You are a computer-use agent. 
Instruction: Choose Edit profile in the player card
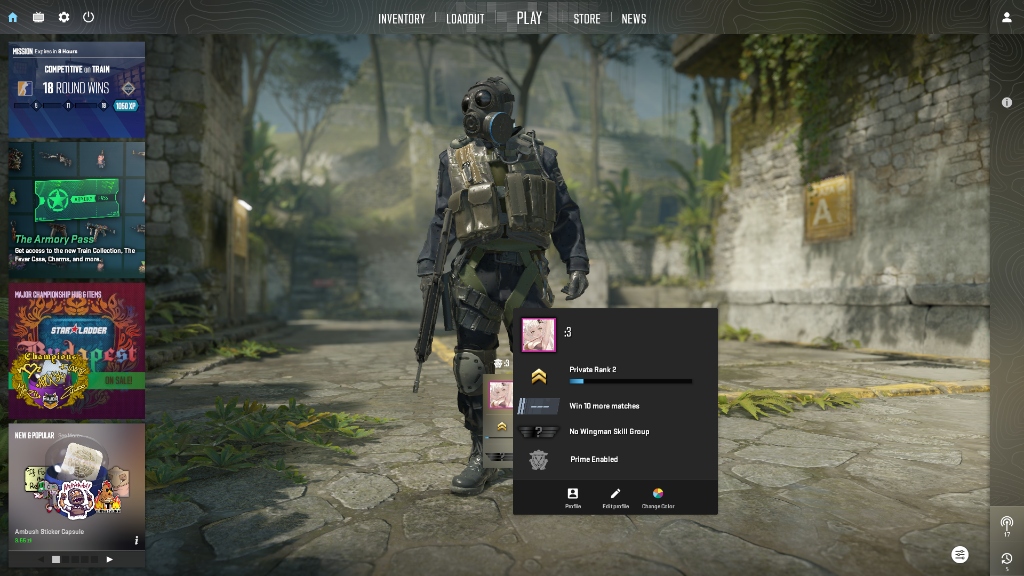pos(616,497)
